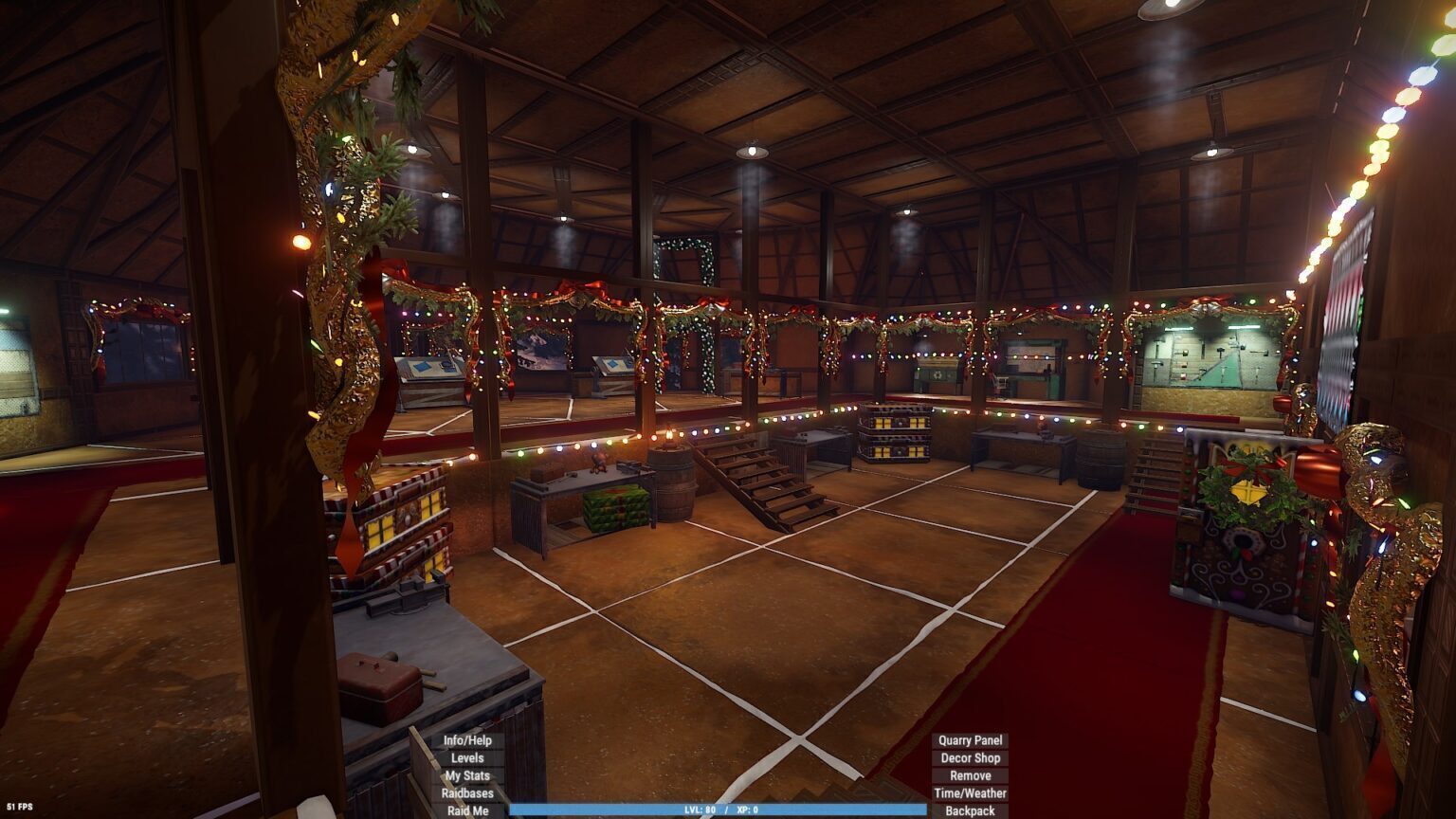Image resolution: width=1456 pixels, height=819 pixels.
Task: Activate the Remove tool button
Action: pos(970,775)
